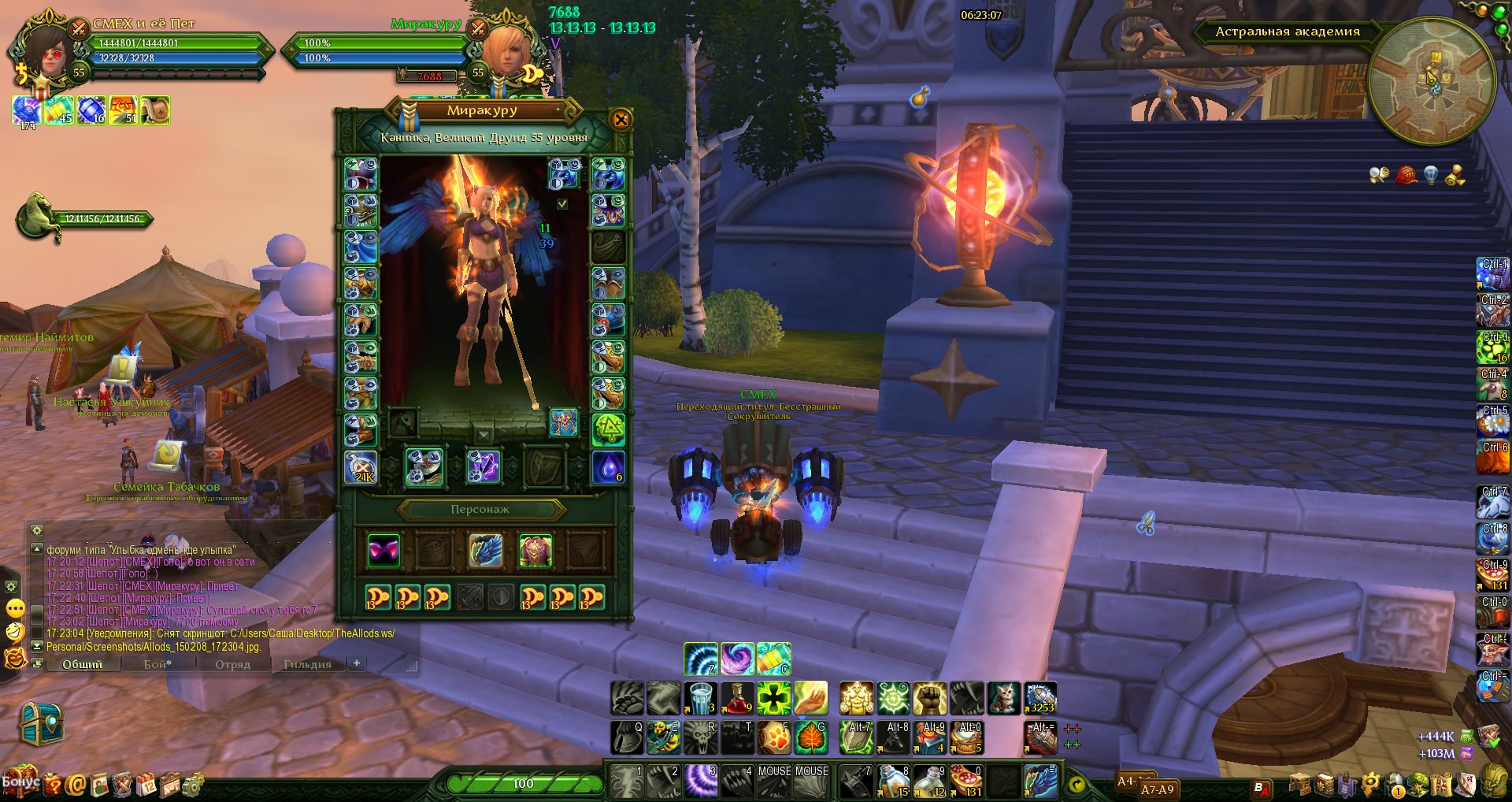Open game settings via gear cogs icon
The image size is (1512, 802).
click(x=191, y=784)
